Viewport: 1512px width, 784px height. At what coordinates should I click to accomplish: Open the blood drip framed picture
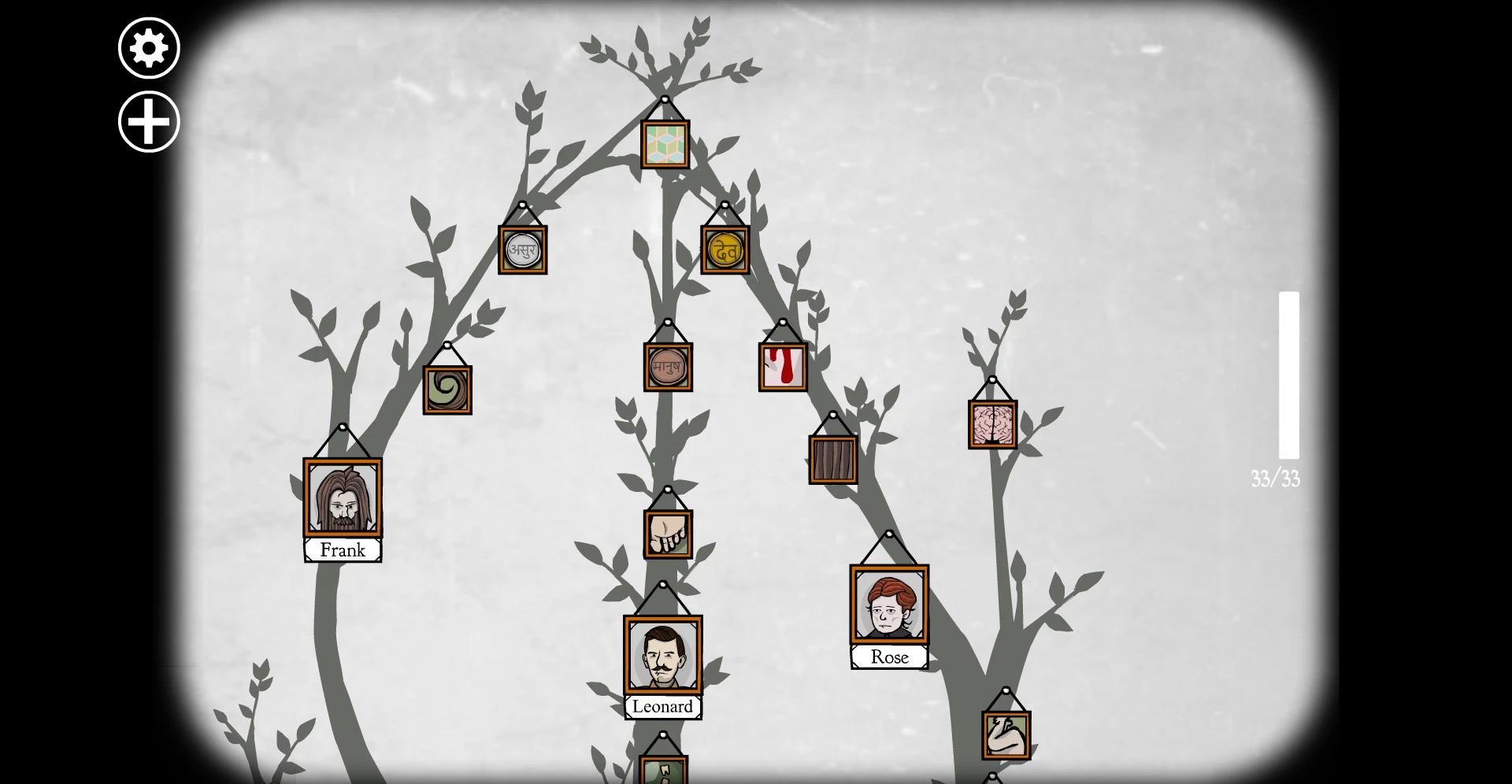(782, 365)
